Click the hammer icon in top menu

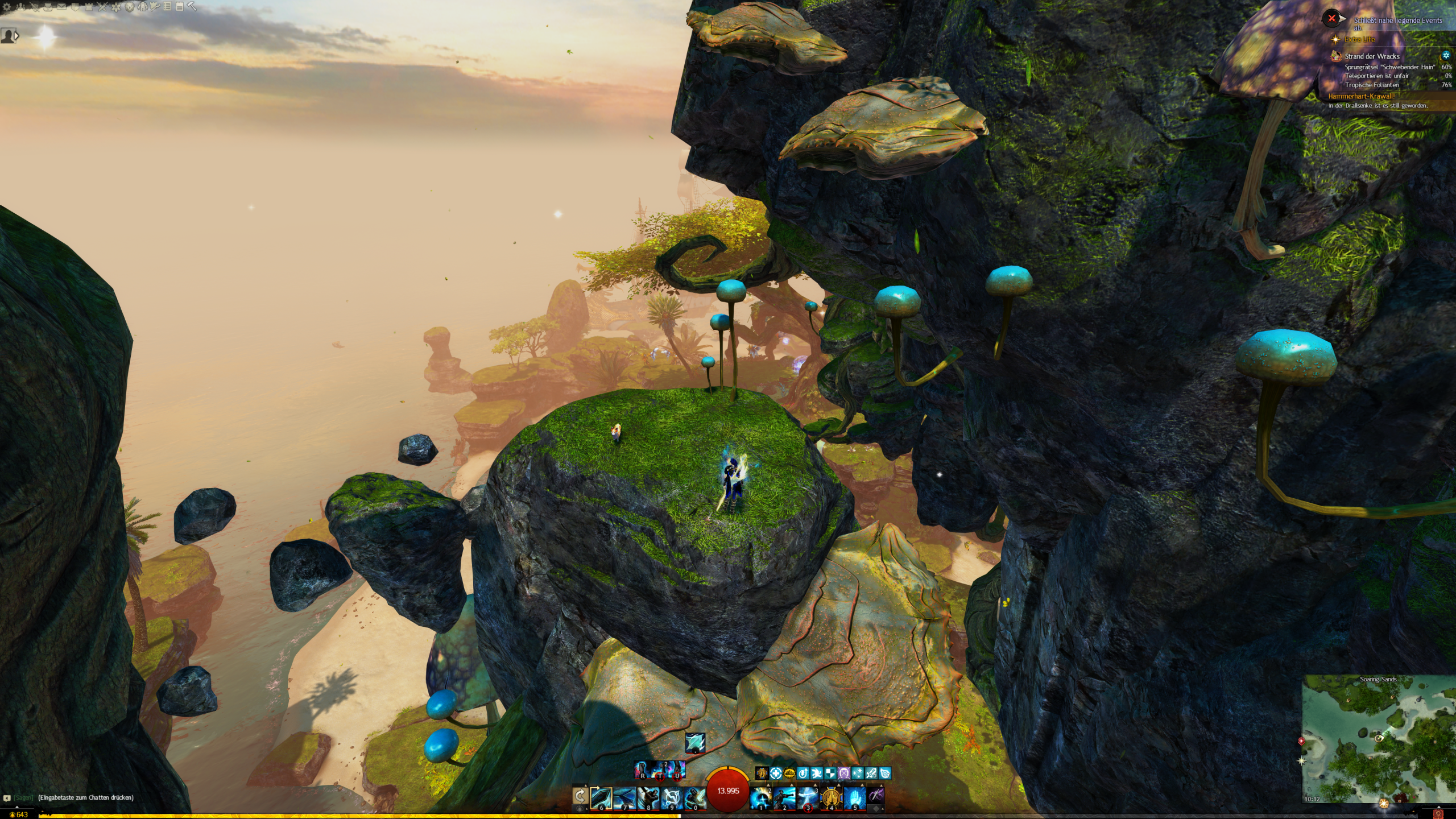click(x=192, y=6)
